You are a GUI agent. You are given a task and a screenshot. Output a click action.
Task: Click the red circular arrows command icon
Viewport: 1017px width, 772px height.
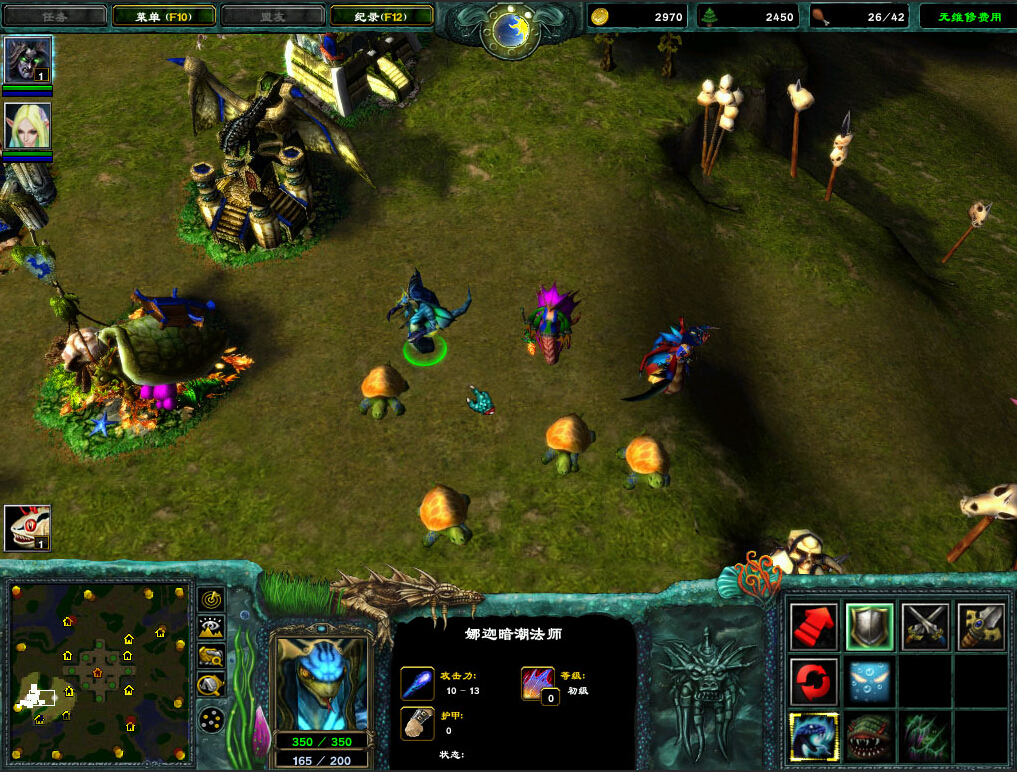coord(814,681)
